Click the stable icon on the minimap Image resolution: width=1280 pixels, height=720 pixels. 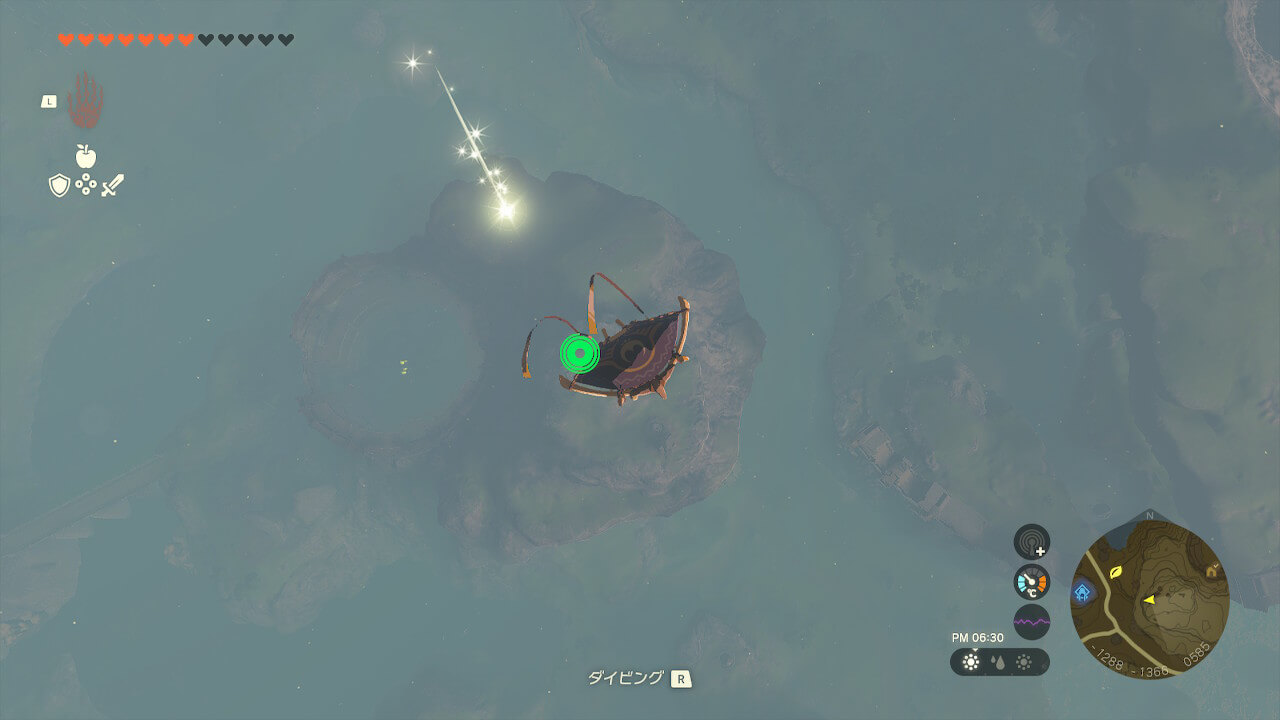pos(1213,570)
